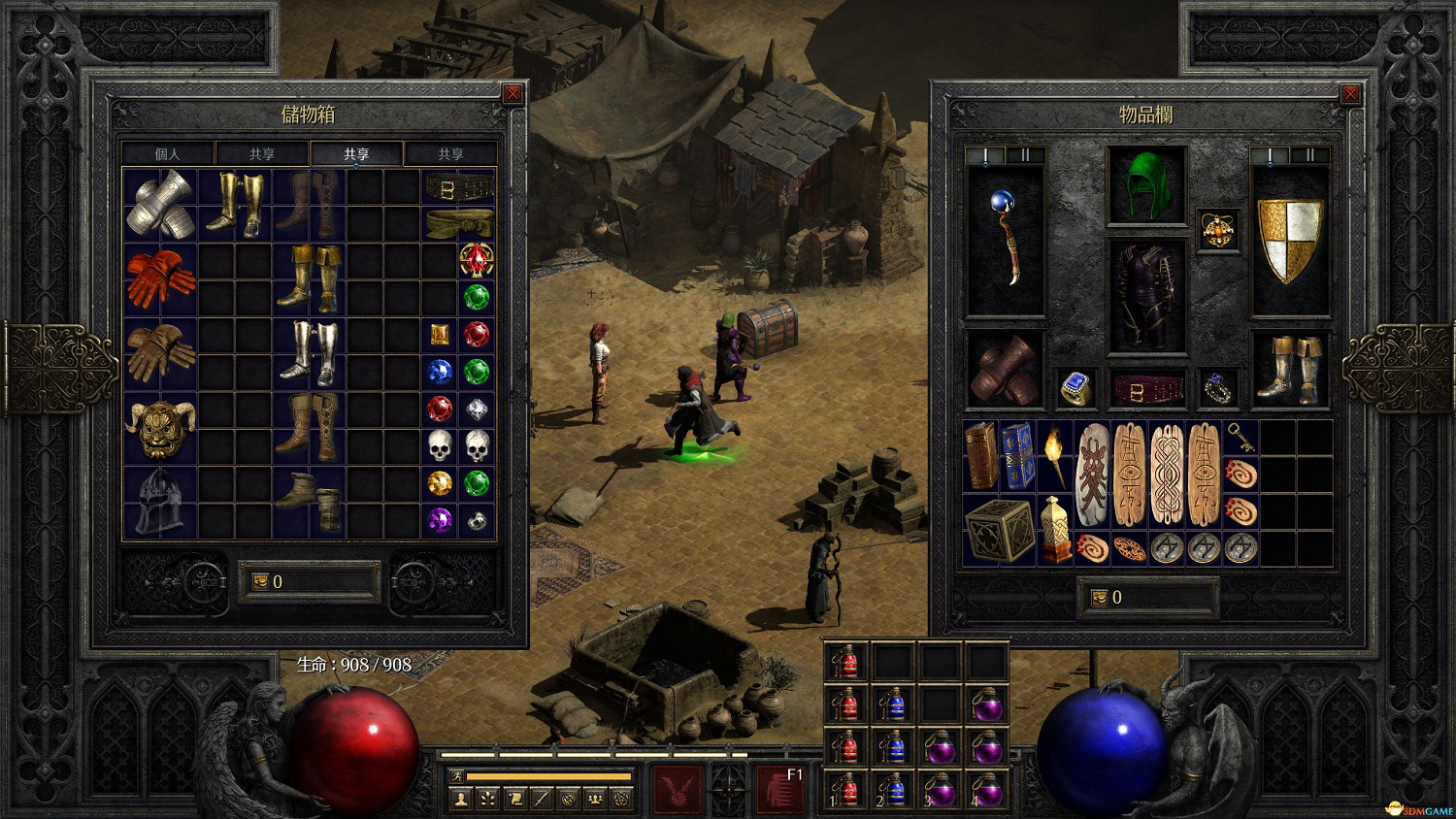Select the red gloves in stash
Image resolution: width=1456 pixels, height=819 pixels.
160,278
